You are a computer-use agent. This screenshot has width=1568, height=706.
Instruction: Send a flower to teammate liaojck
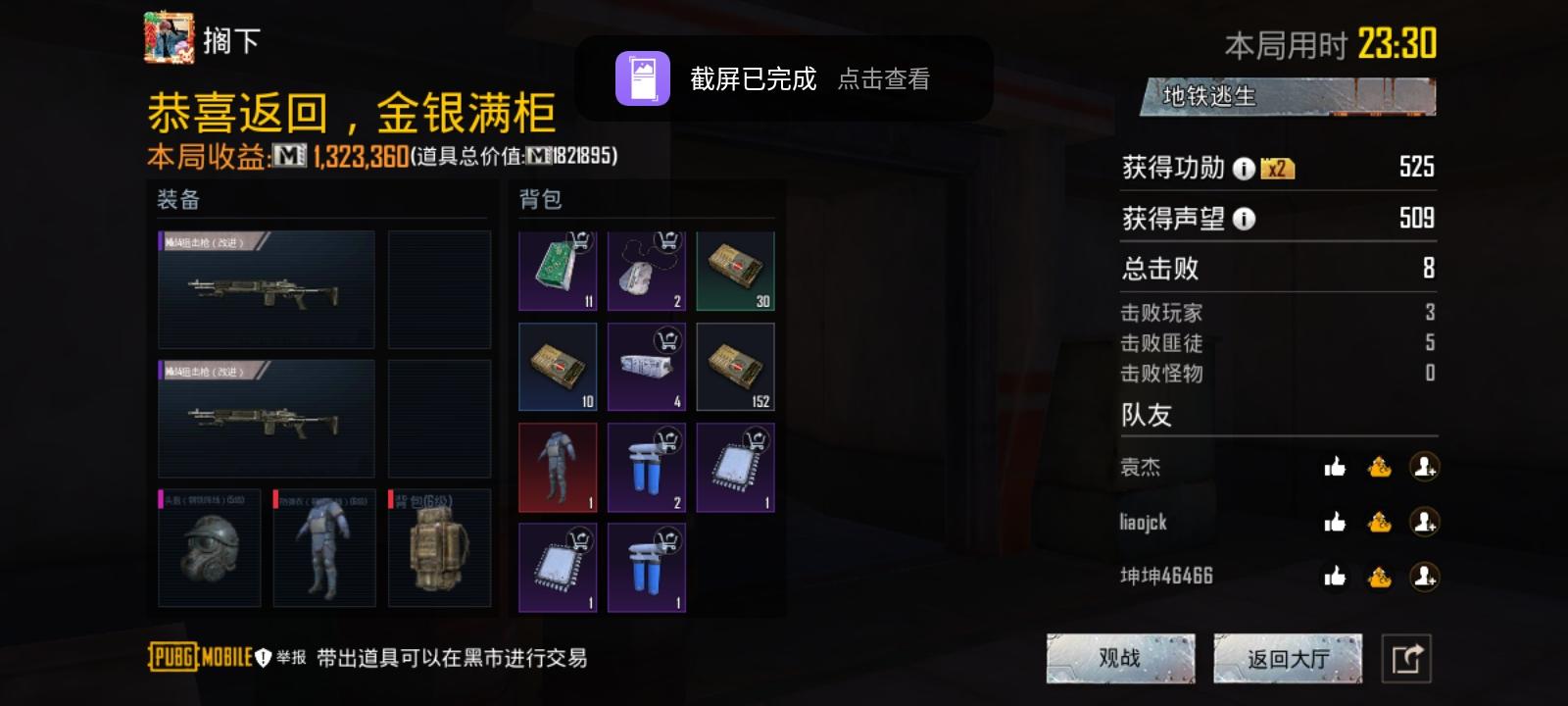(1380, 523)
